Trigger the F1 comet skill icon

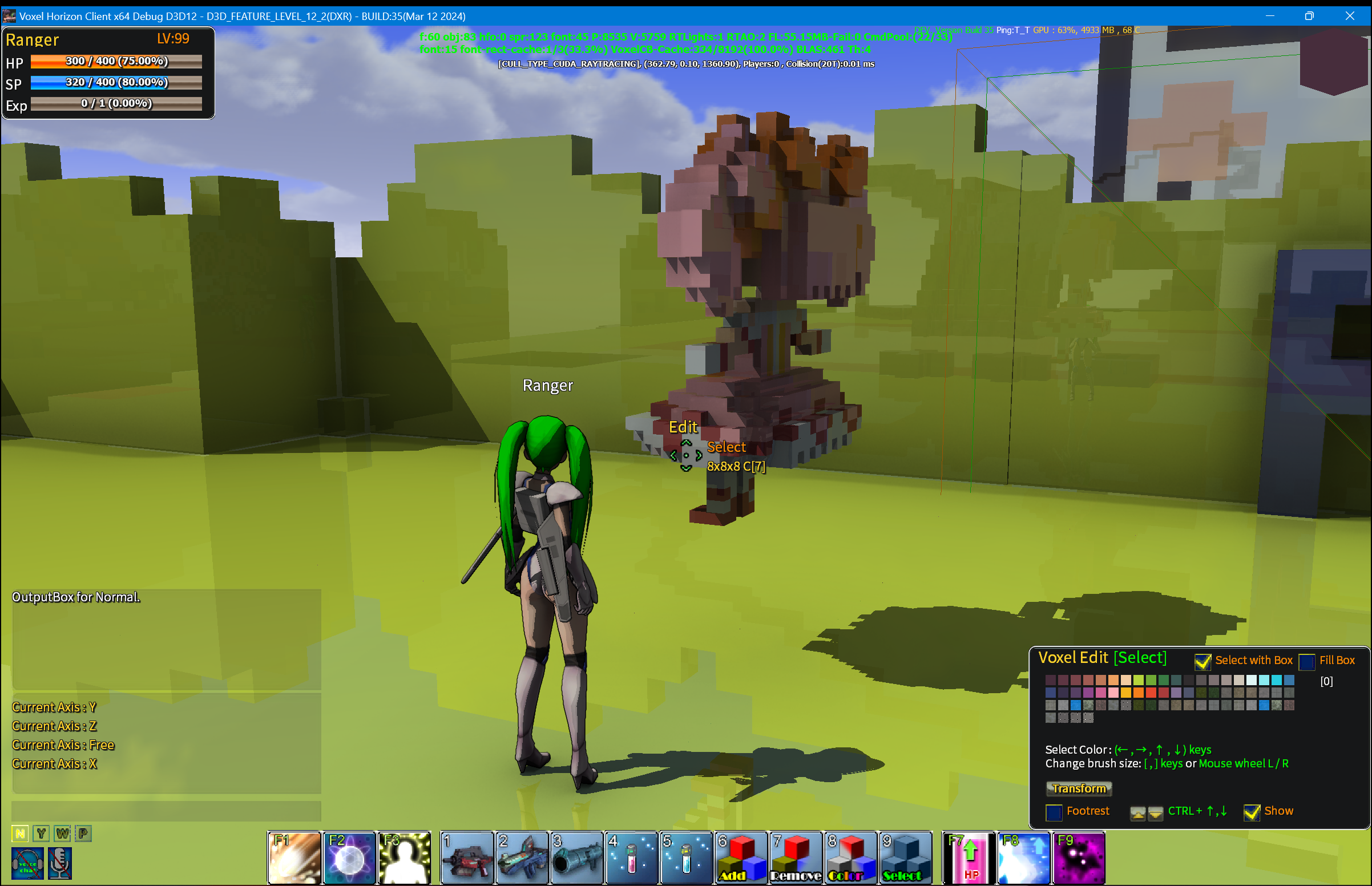[294, 859]
